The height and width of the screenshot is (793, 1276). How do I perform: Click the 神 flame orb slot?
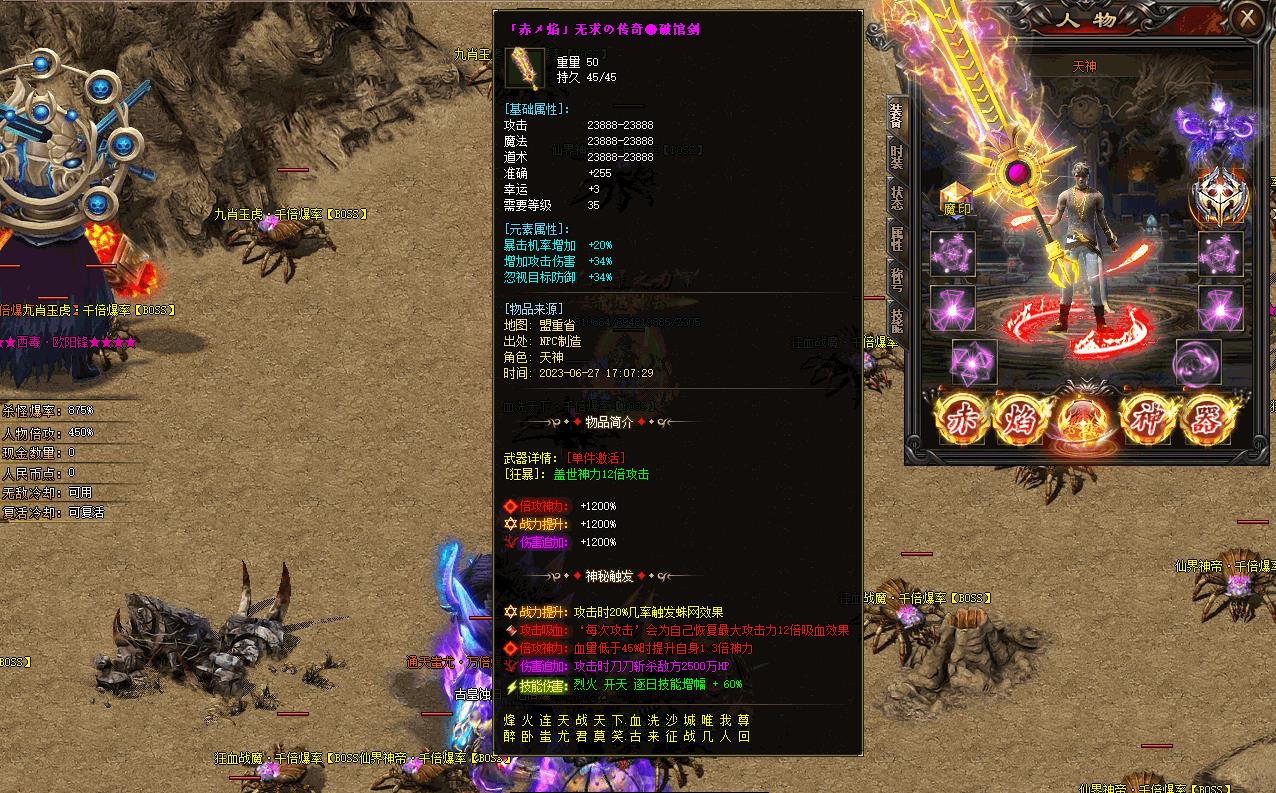click(1146, 420)
